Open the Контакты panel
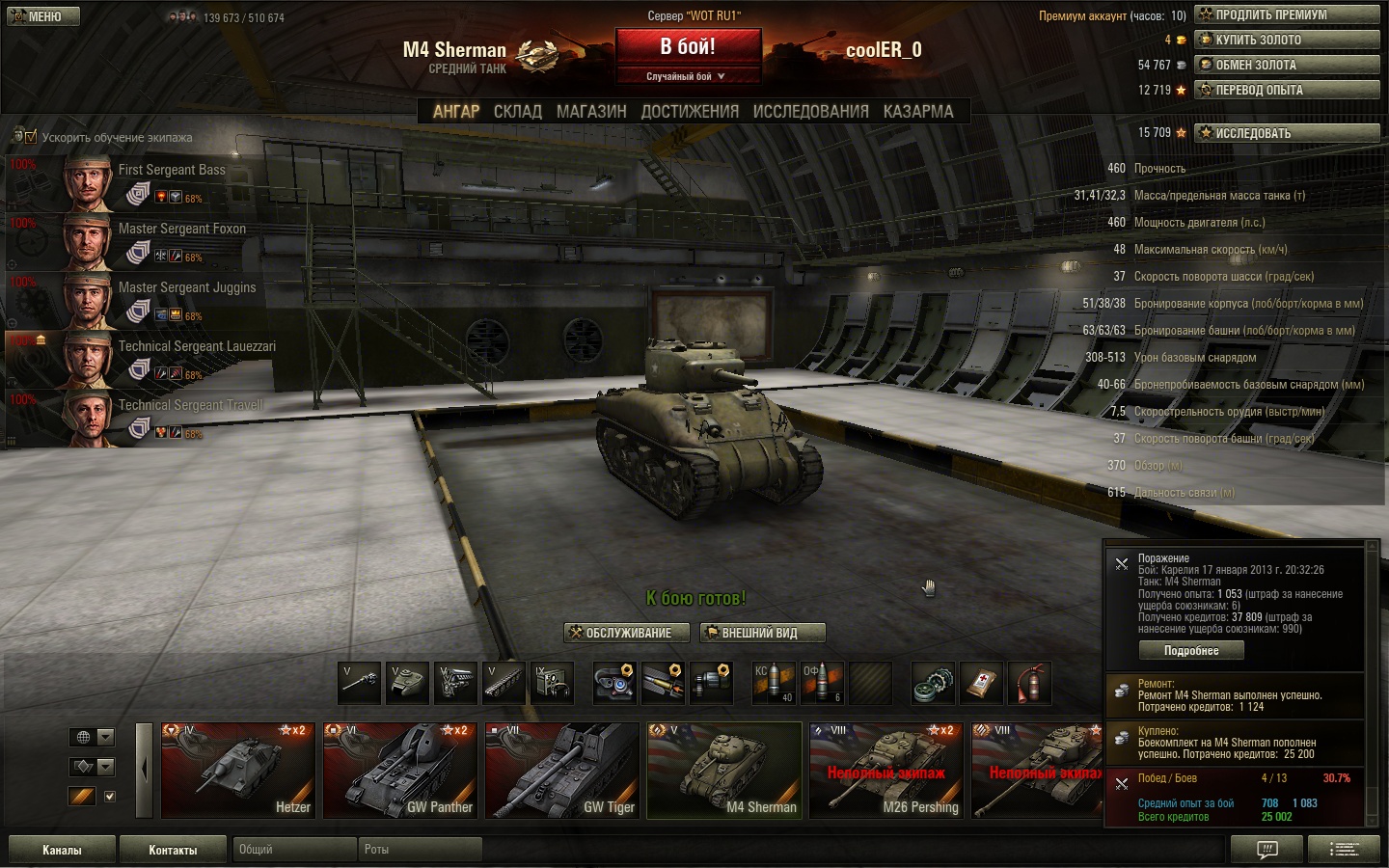This screenshot has height=868, width=1389. tap(173, 850)
